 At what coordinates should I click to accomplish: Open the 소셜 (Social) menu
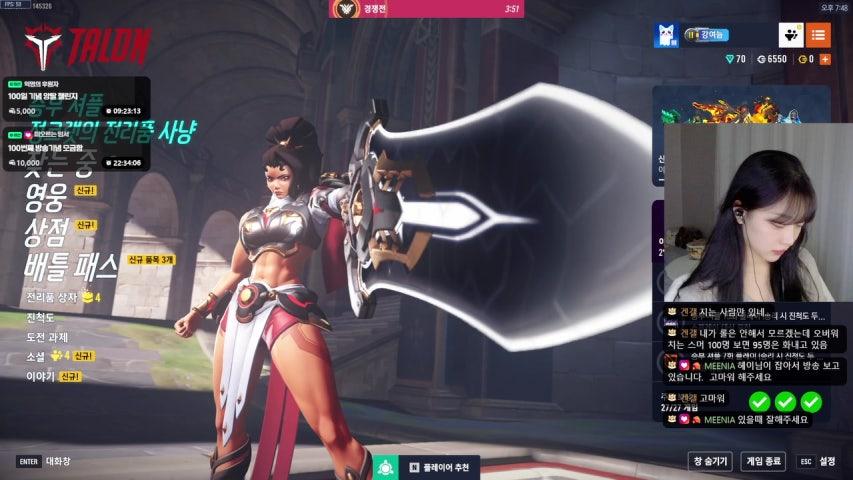[x=36, y=356]
